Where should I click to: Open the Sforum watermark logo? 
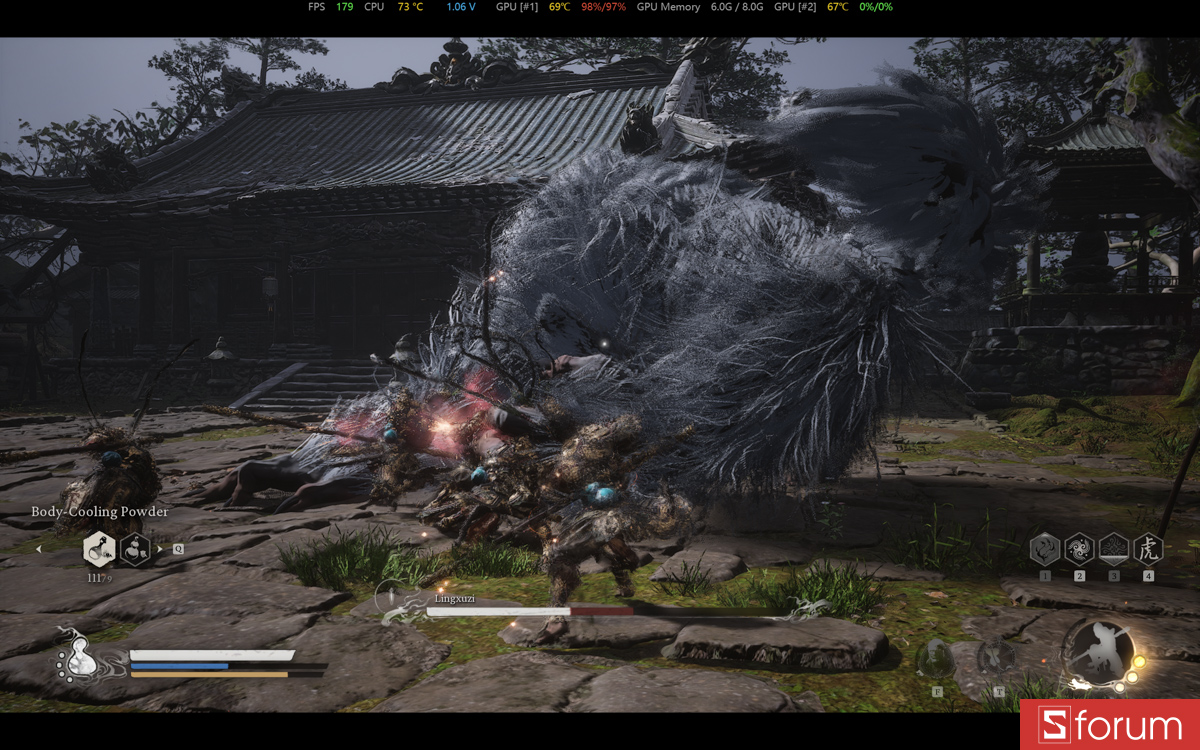(x=1110, y=725)
